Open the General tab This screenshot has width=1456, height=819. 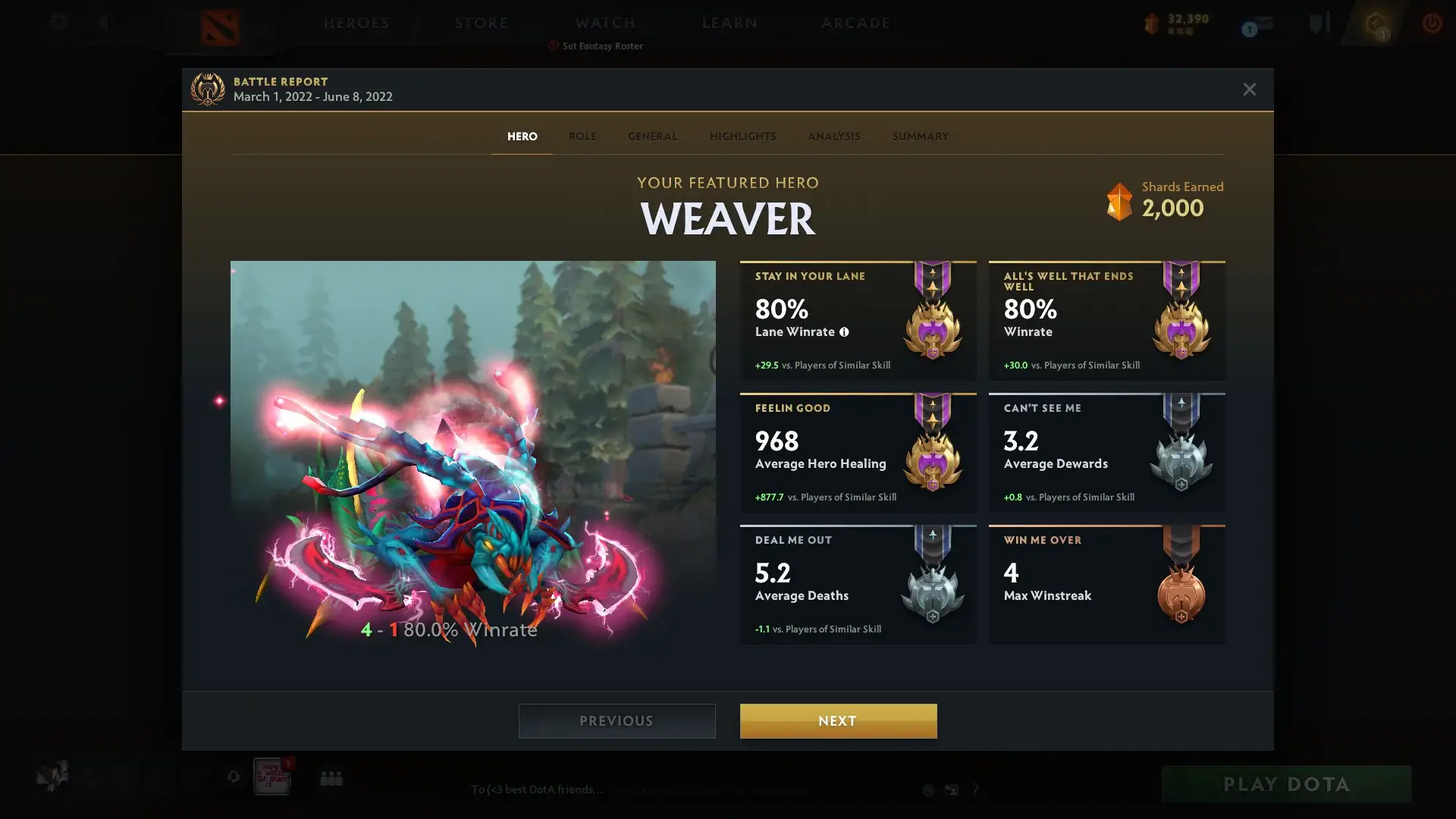click(652, 136)
